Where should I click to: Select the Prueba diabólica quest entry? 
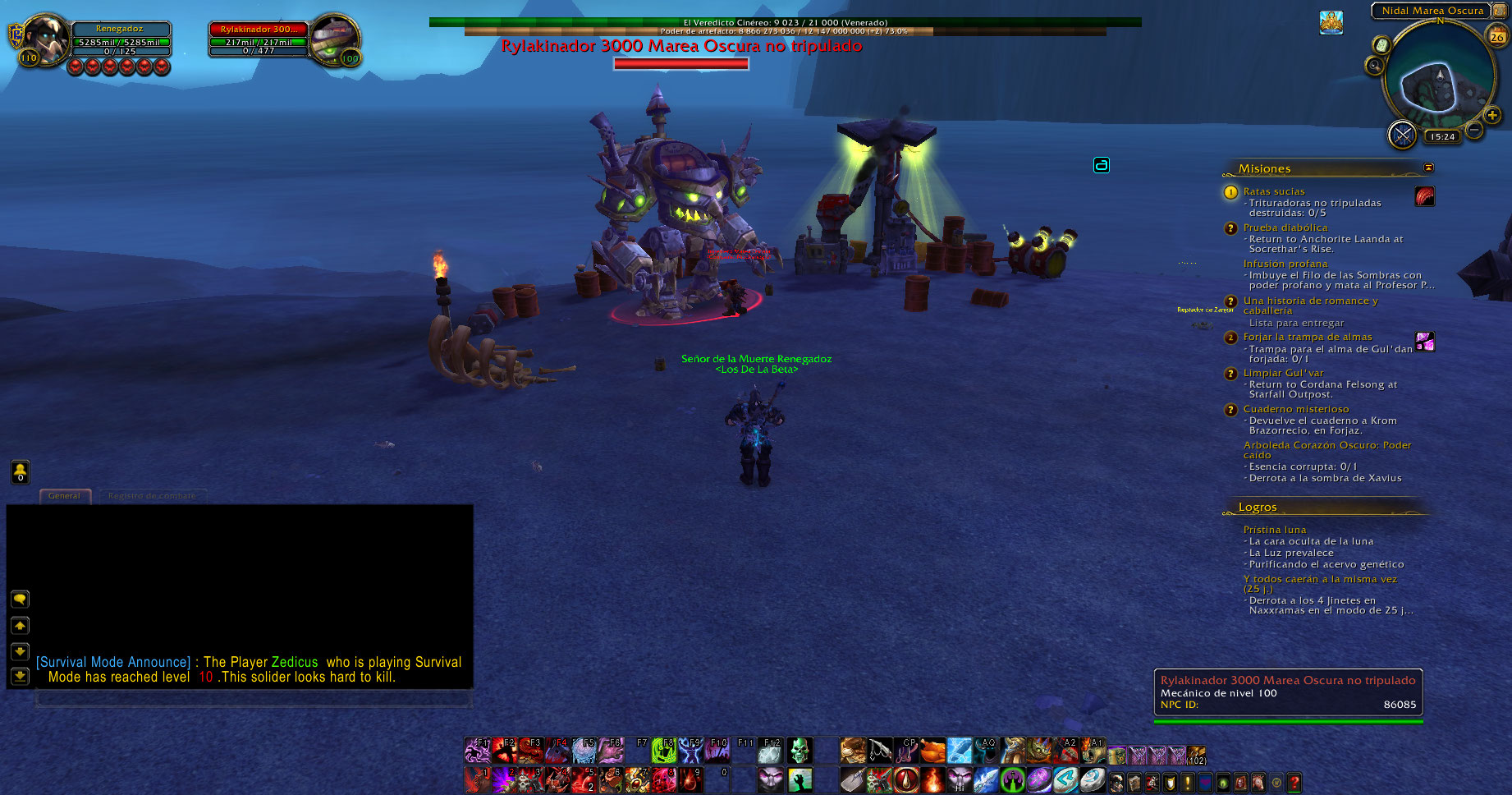1285,227
